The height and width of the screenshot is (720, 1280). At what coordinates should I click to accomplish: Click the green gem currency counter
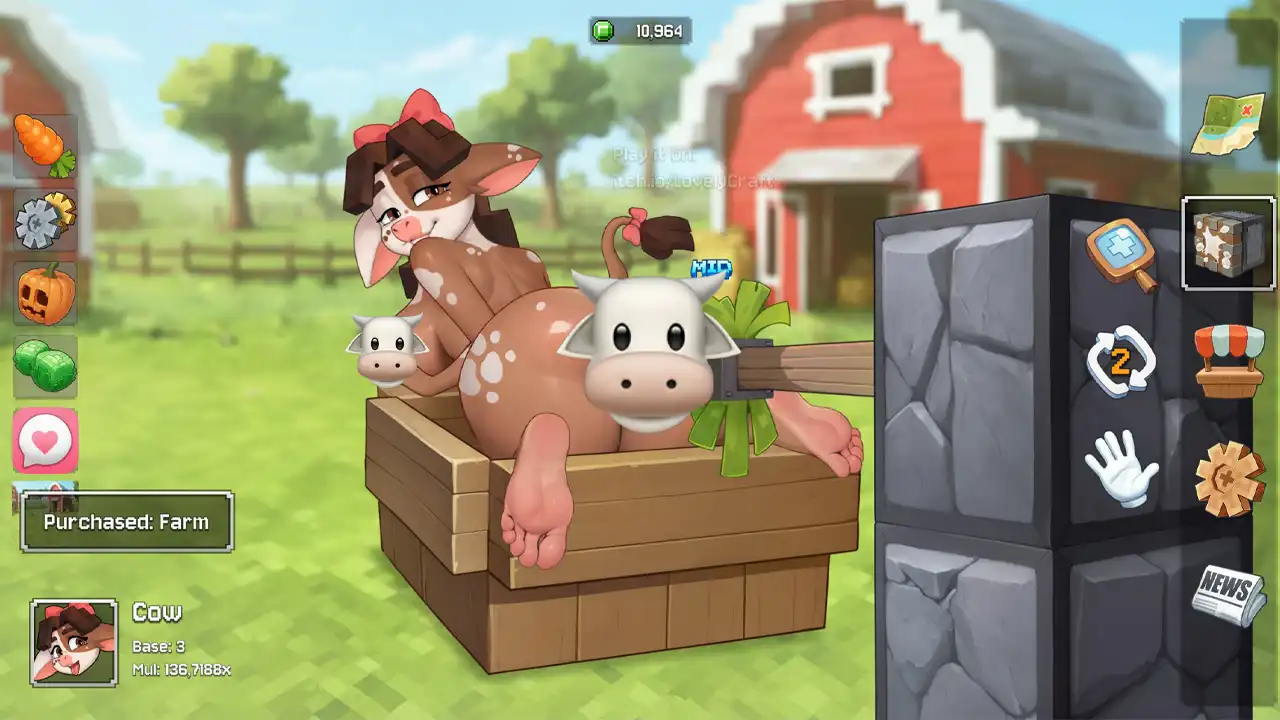pyautogui.click(x=640, y=31)
